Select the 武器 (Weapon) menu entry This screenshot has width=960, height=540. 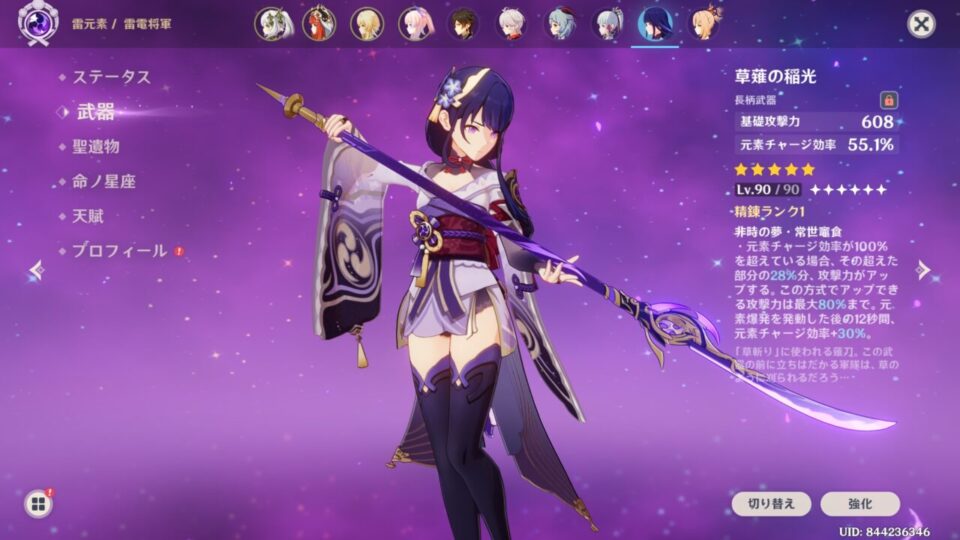[x=96, y=111]
